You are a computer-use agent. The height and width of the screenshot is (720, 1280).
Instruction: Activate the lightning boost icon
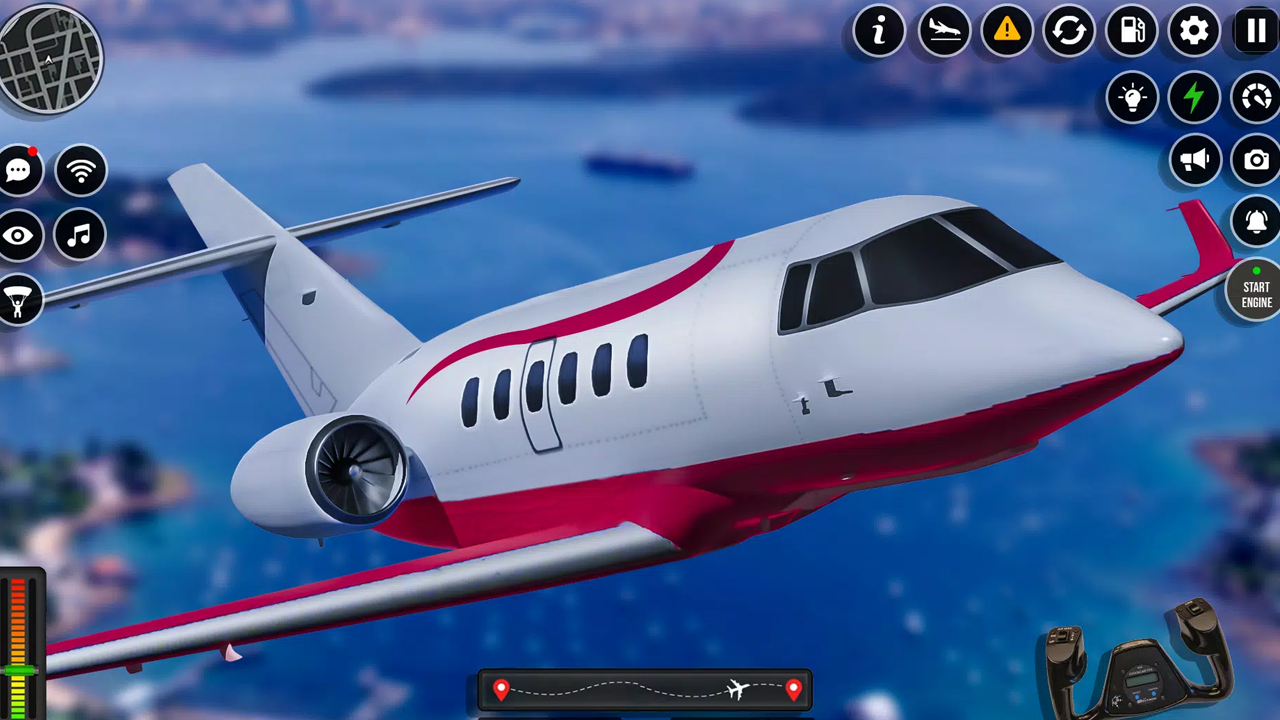tap(1194, 97)
